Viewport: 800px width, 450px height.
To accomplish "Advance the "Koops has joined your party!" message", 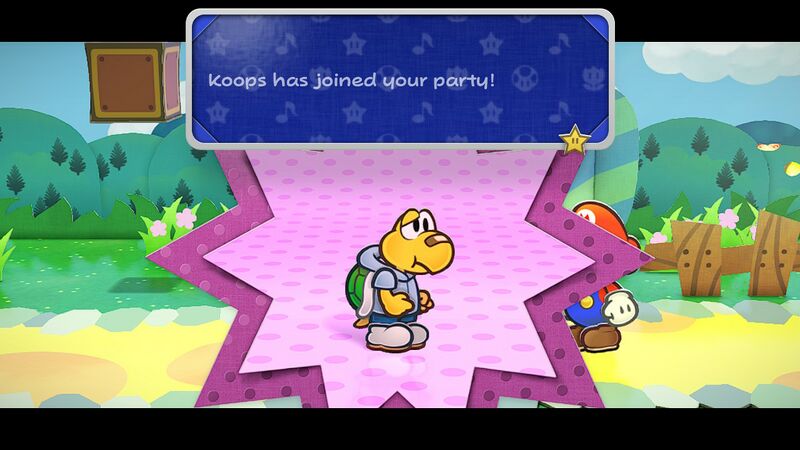I will tap(398, 78).
